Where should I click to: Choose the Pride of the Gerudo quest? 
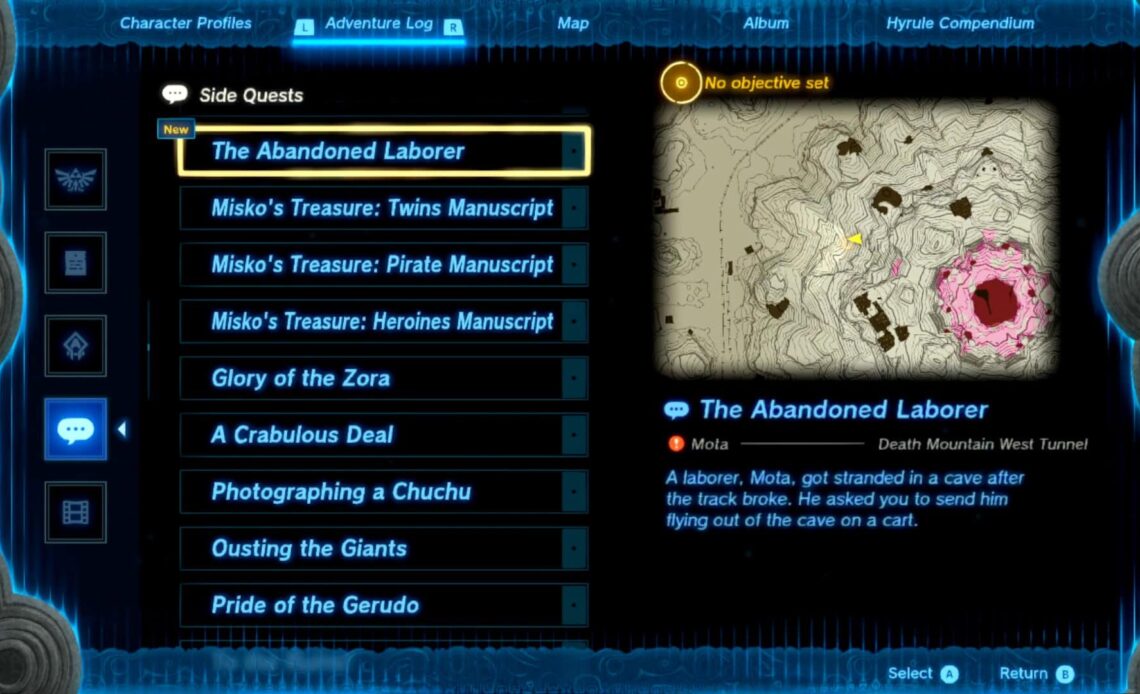coord(384,605)
